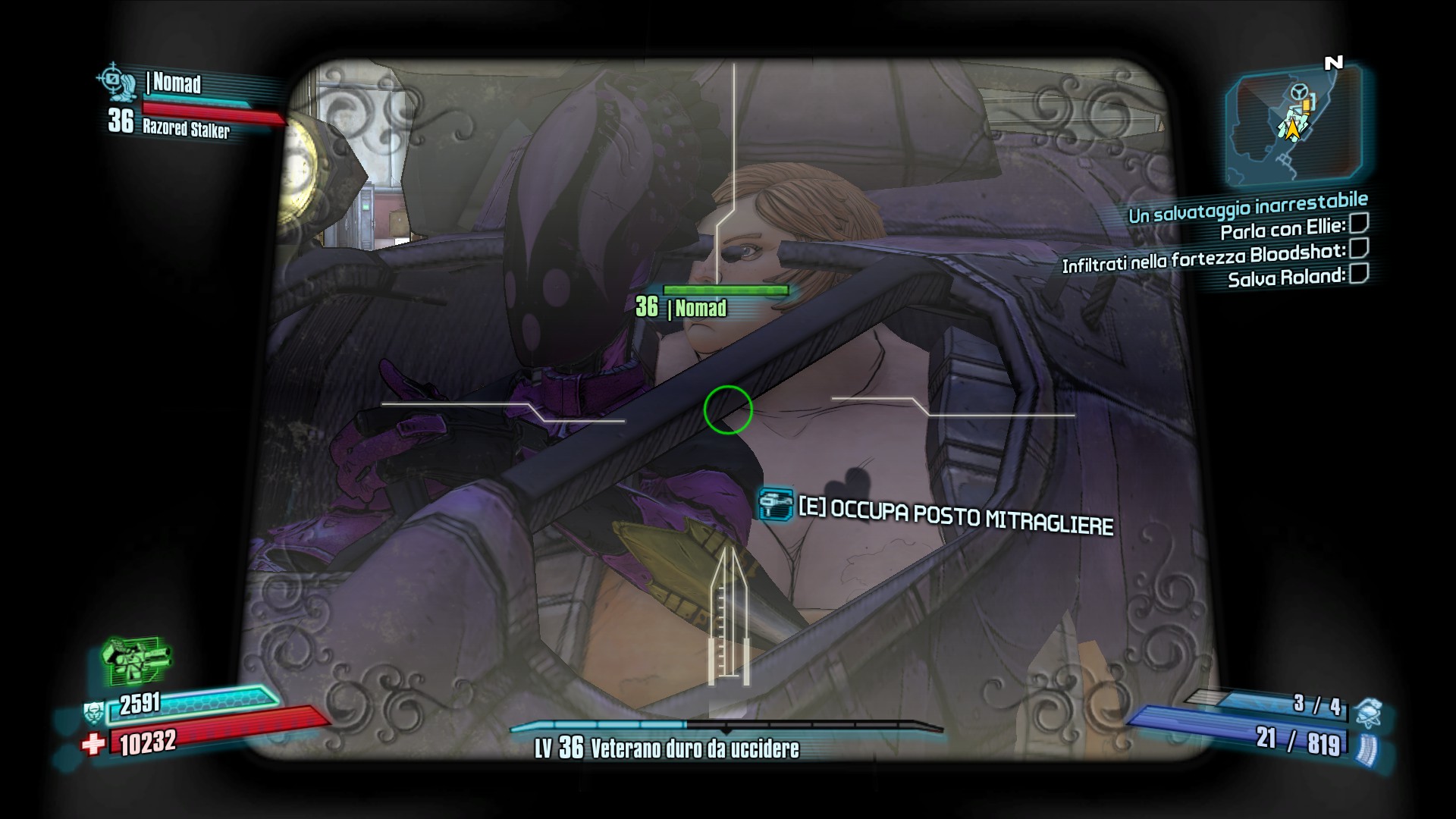Tick the Infiltrati nella fortezza Bloodshot checkbox
The image size is (1456, 819).
[1359, 248]
